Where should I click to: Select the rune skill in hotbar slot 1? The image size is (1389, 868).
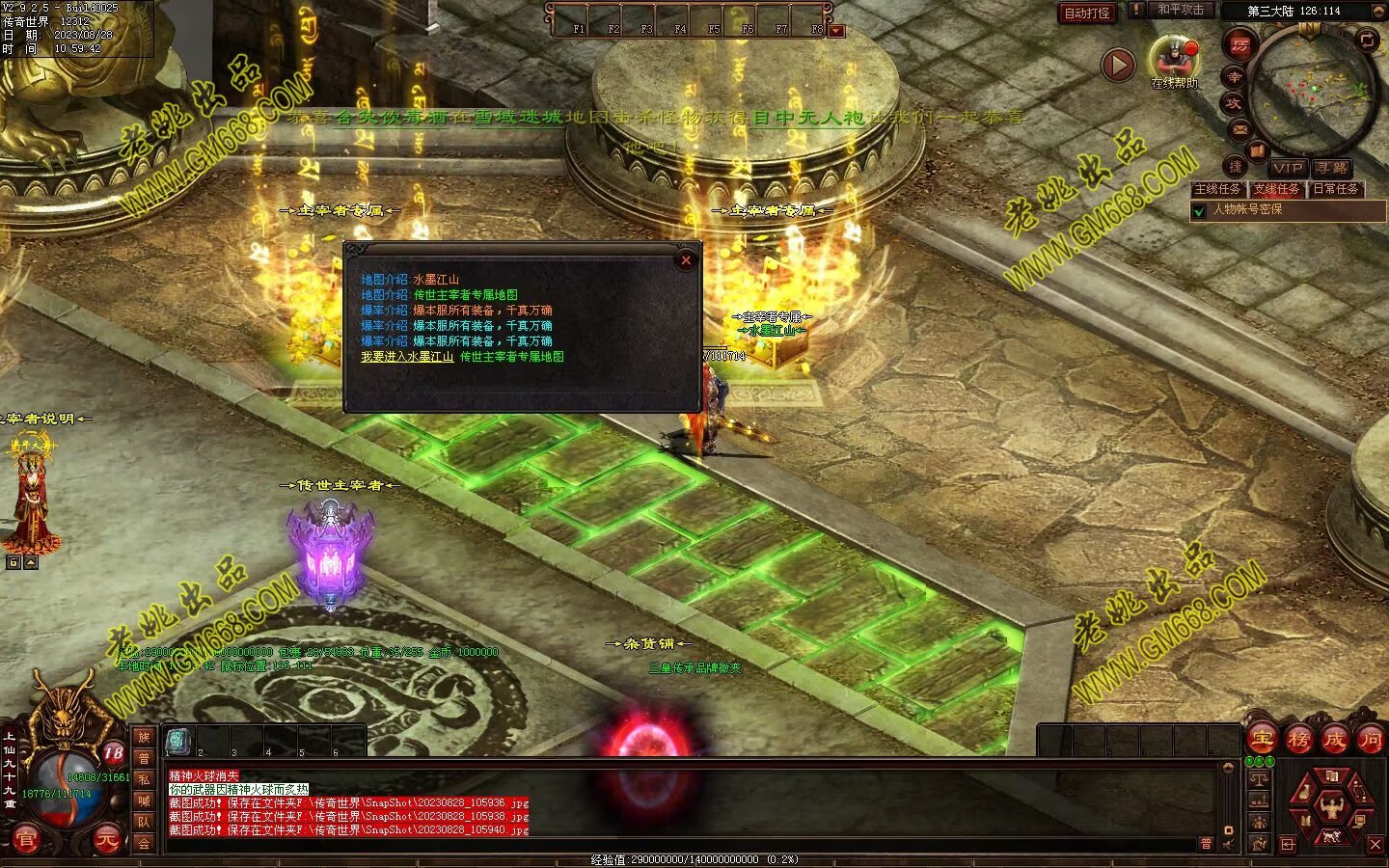(178, 741)
